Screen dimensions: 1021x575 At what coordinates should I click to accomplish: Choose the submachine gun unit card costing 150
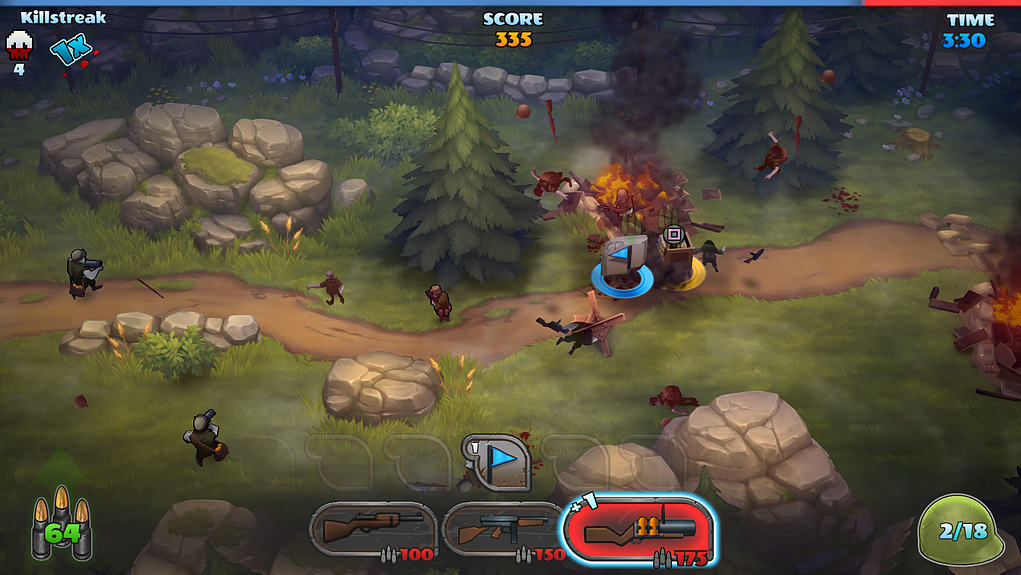[503, 529]
